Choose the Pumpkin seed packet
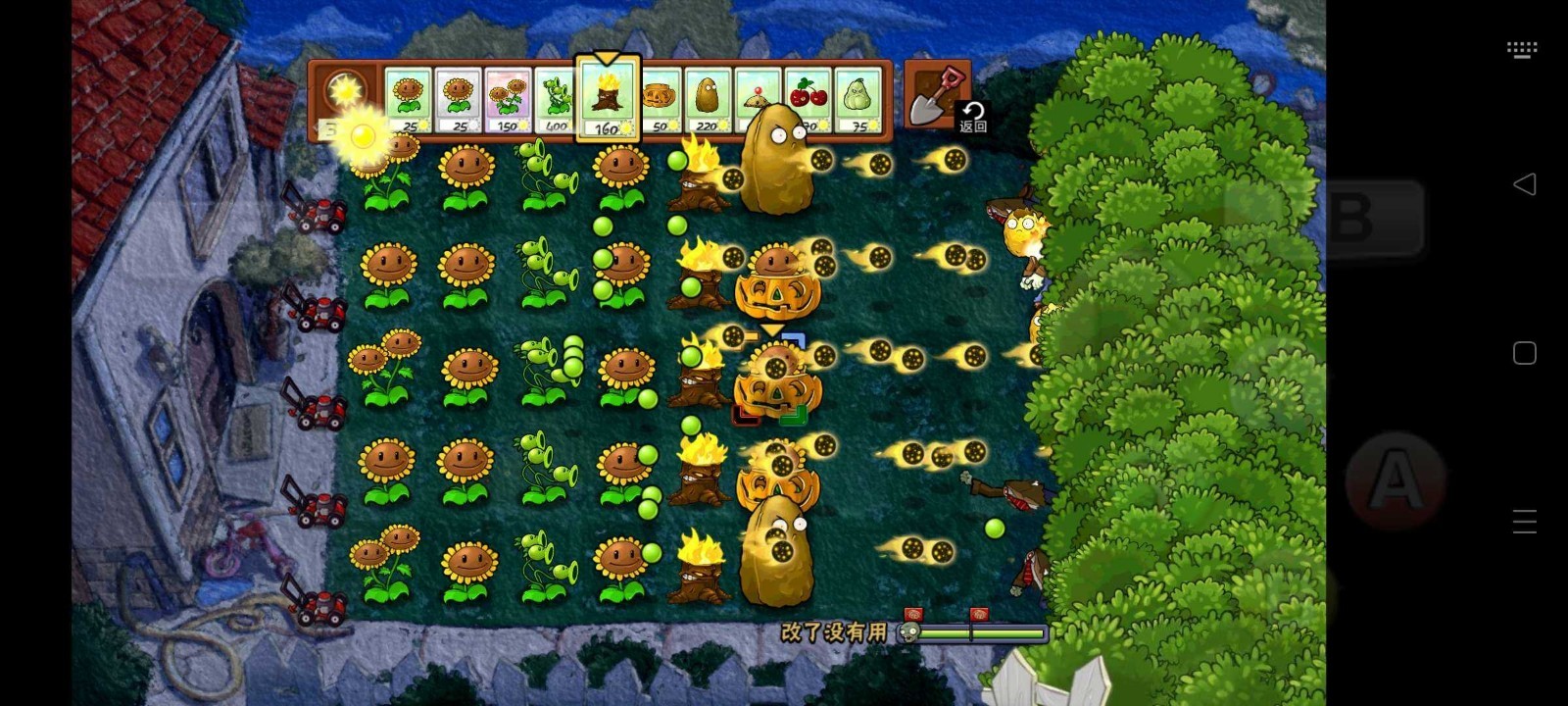Image resolution: width=1568 pixels, height=706 pixels. [x=659, y=98]
